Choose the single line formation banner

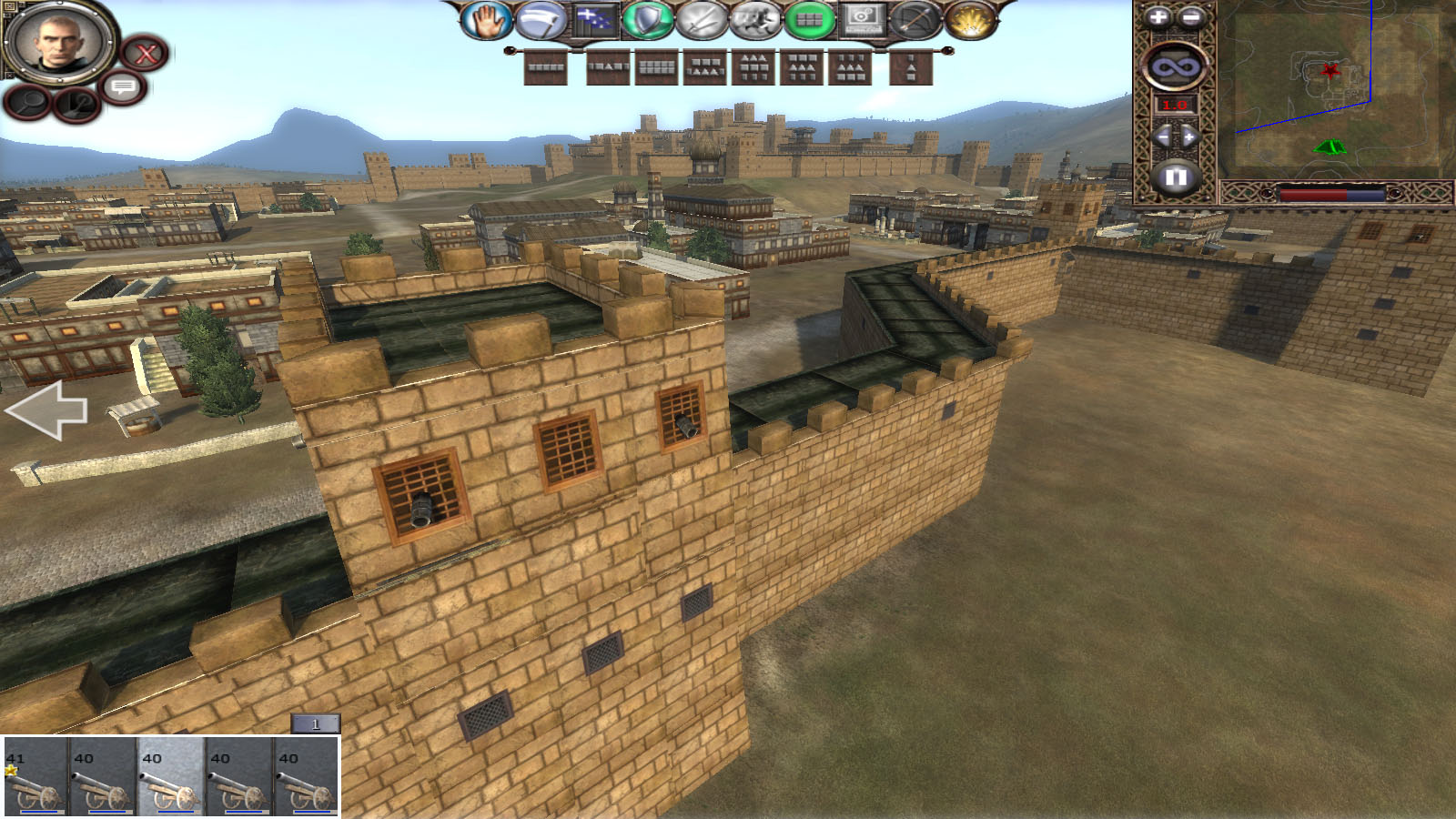(546, 67)
